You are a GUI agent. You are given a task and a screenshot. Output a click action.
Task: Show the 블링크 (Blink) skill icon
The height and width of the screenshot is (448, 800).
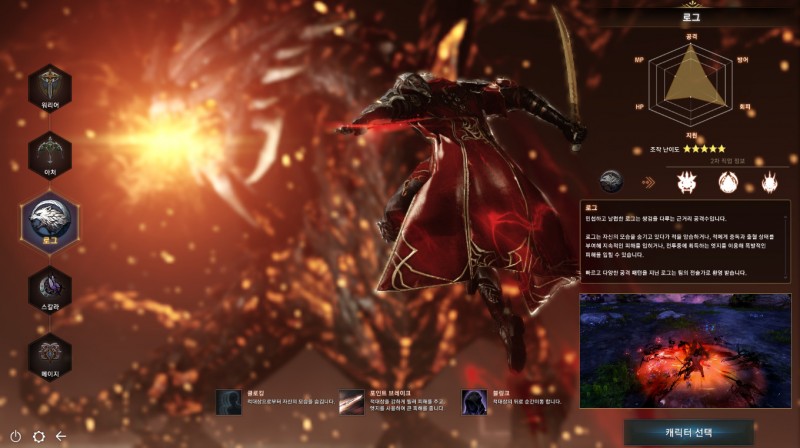pyautogui.click(x=473, y=402)
